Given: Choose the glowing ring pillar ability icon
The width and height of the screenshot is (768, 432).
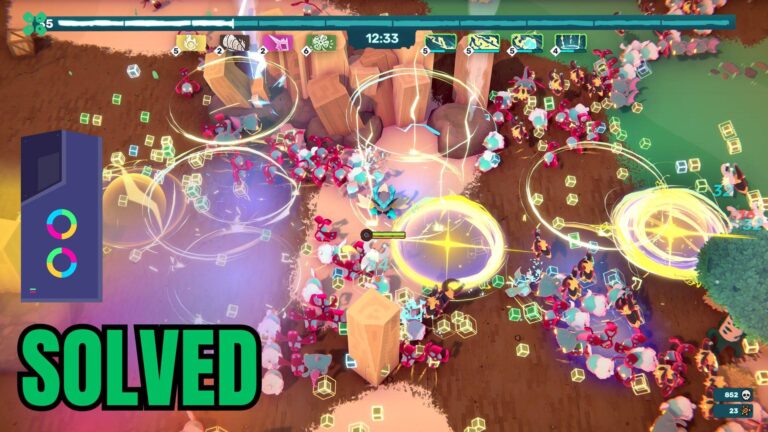Looking at the screenshot, I should pyautogui.click(x=571, y=42).
